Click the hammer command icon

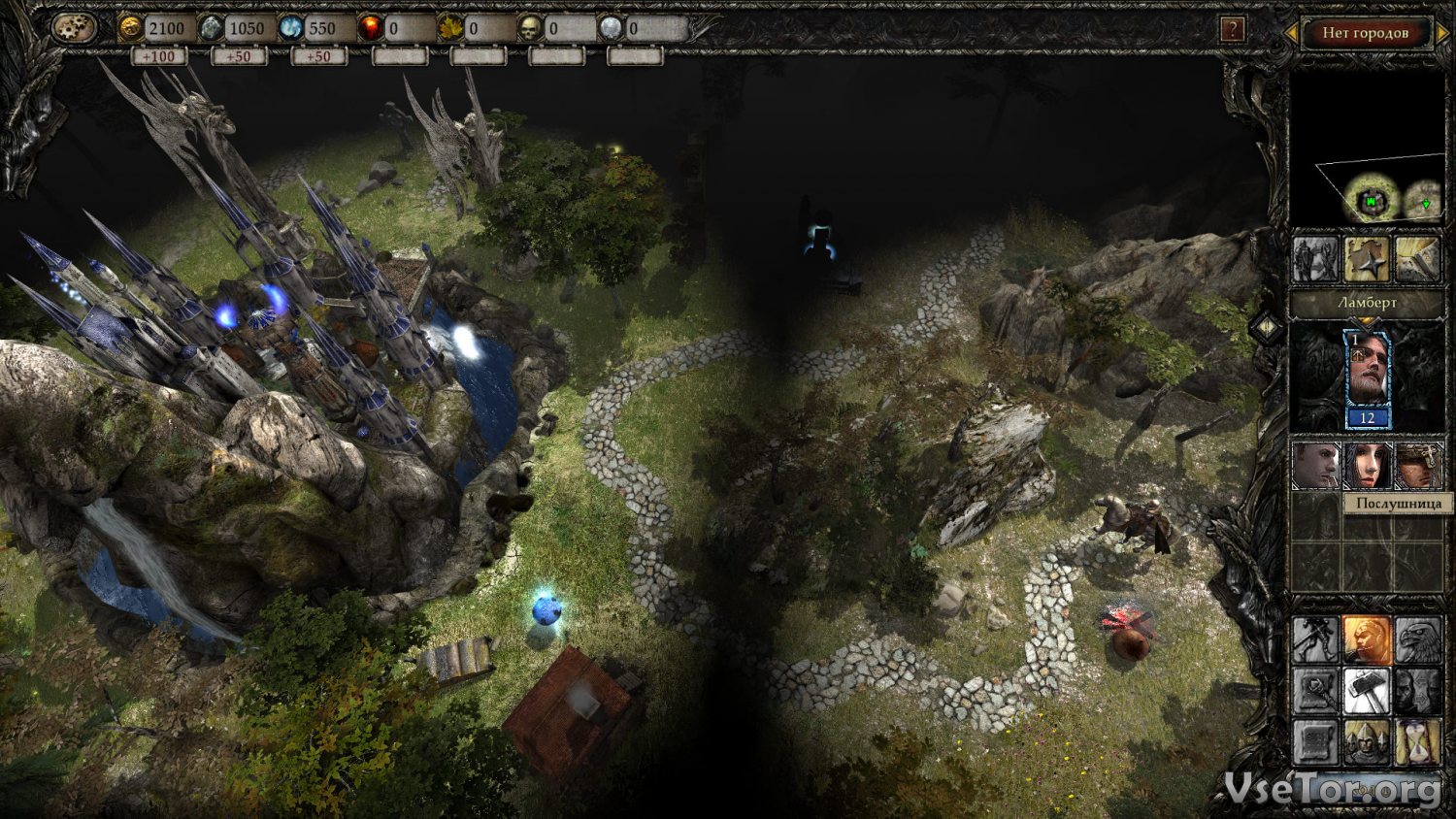coord(1367,691)
